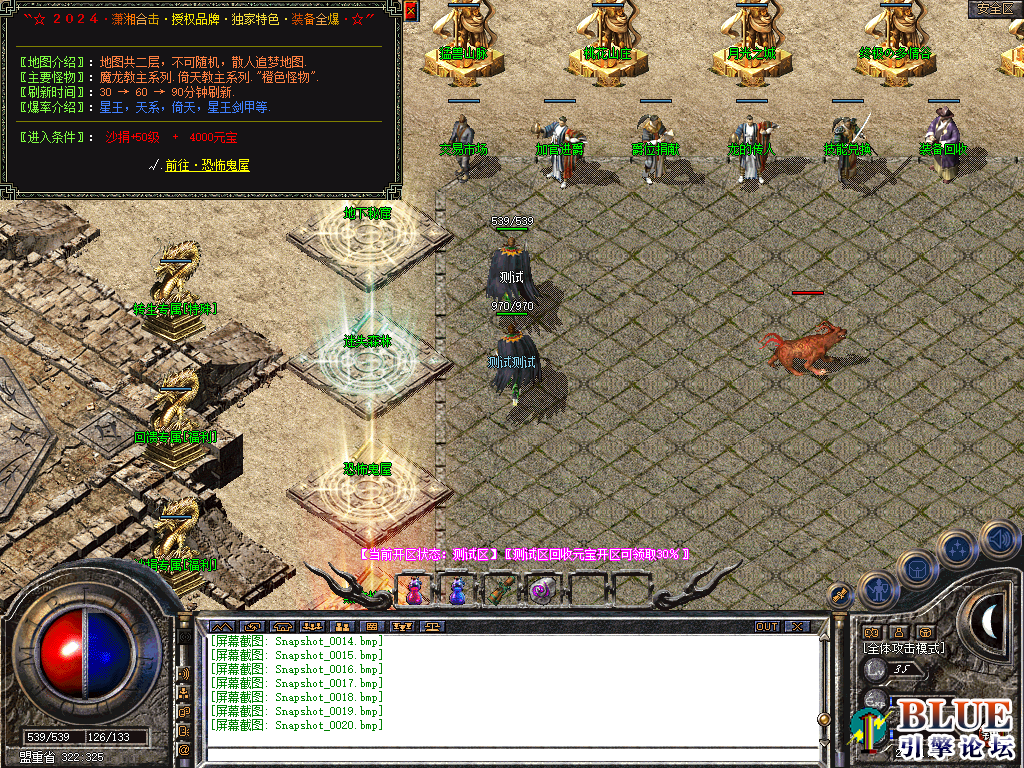Click the @ icon beside the chat
The image size is (1024, 768).
click(x=185, y=749)
